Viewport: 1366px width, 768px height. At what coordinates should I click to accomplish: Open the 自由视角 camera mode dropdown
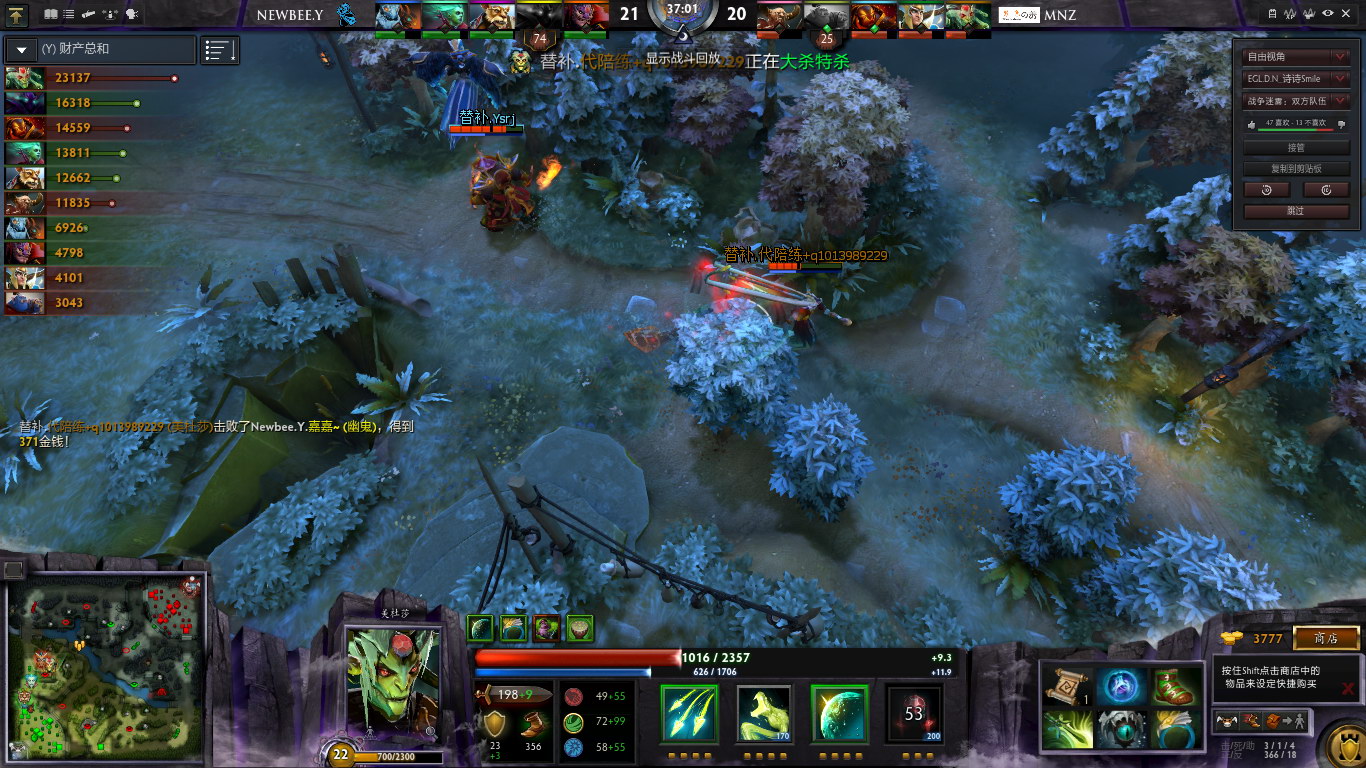[x=1297, y=57]
